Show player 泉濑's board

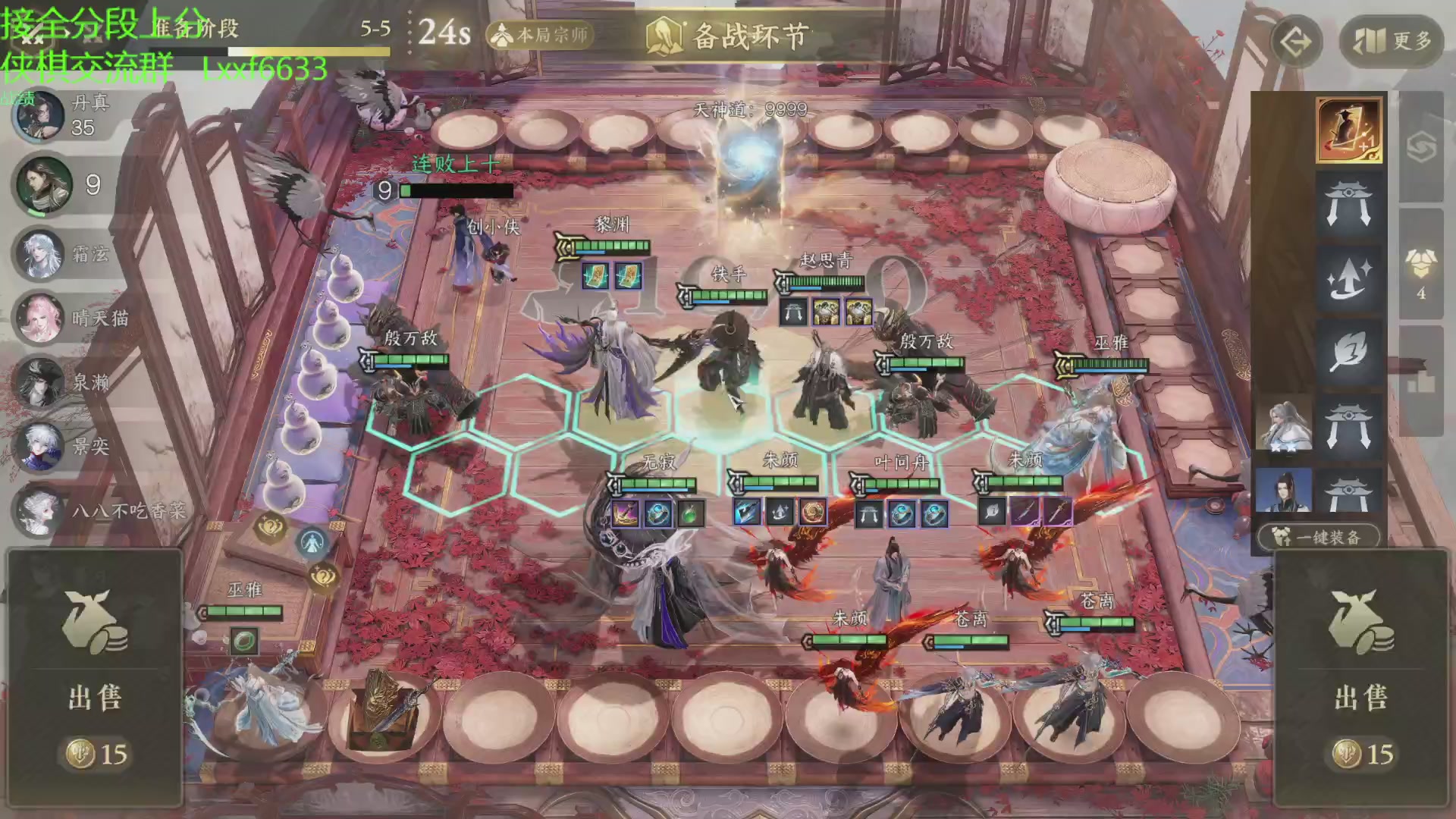(x=42, y=382)
